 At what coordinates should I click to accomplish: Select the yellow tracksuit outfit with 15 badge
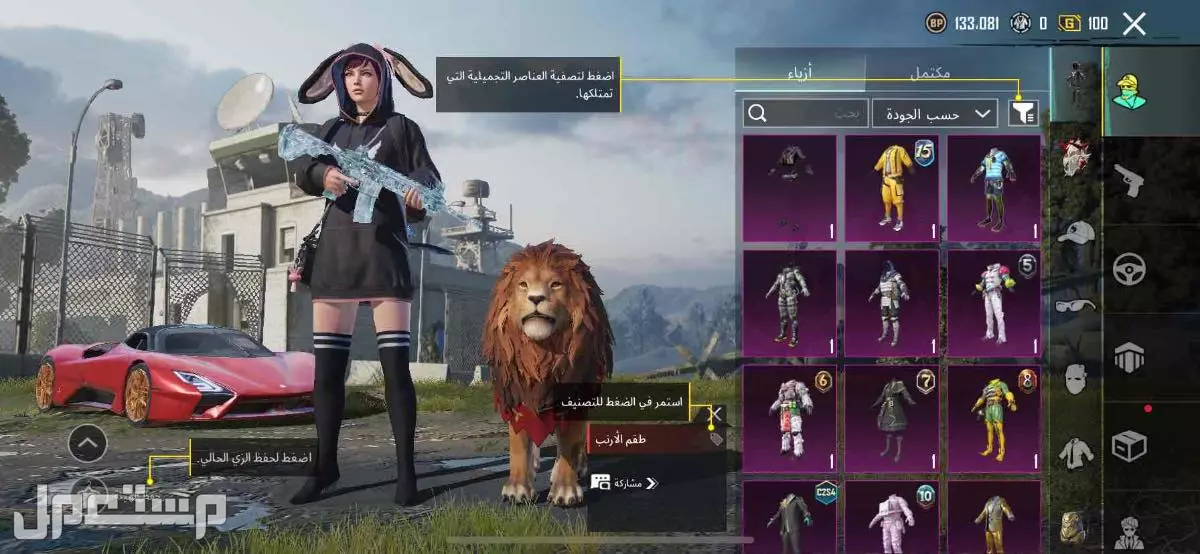tap(892, 187)
